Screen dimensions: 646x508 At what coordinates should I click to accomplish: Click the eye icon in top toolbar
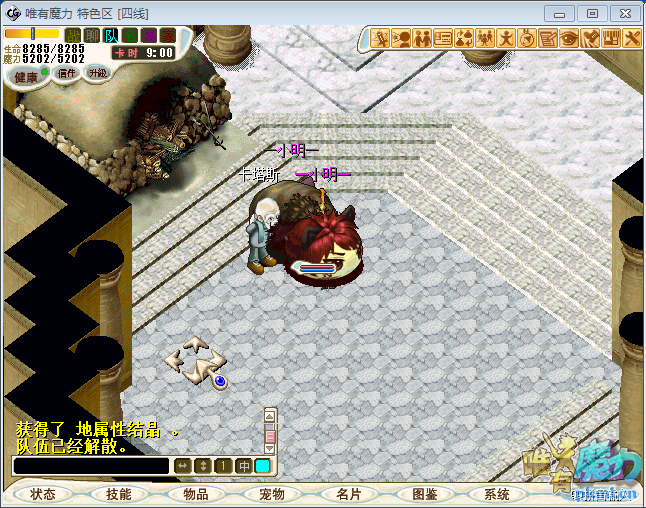[x=569, y=39]
